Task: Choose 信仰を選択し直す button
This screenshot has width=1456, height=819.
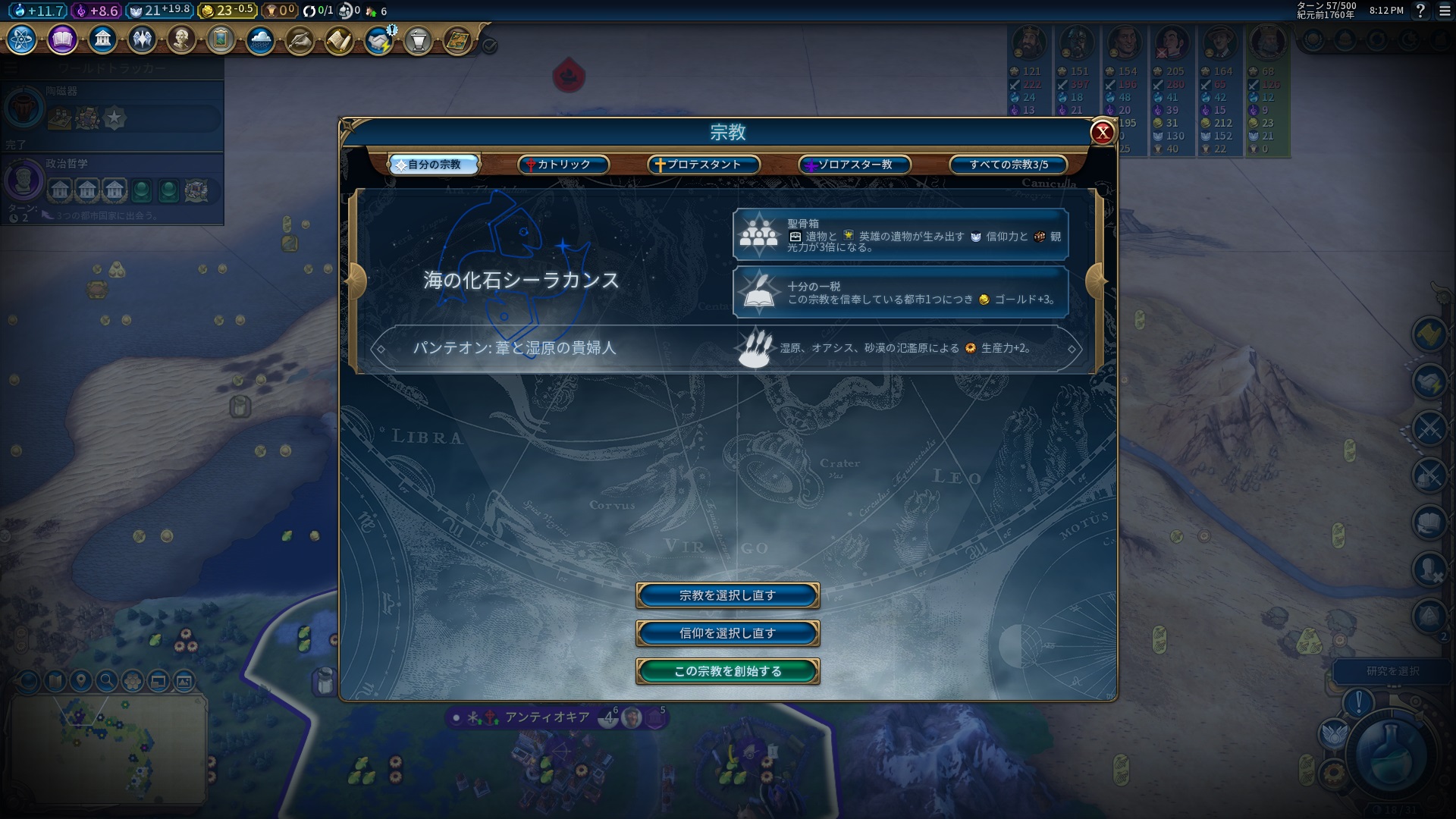Action: tap(727, 633)
